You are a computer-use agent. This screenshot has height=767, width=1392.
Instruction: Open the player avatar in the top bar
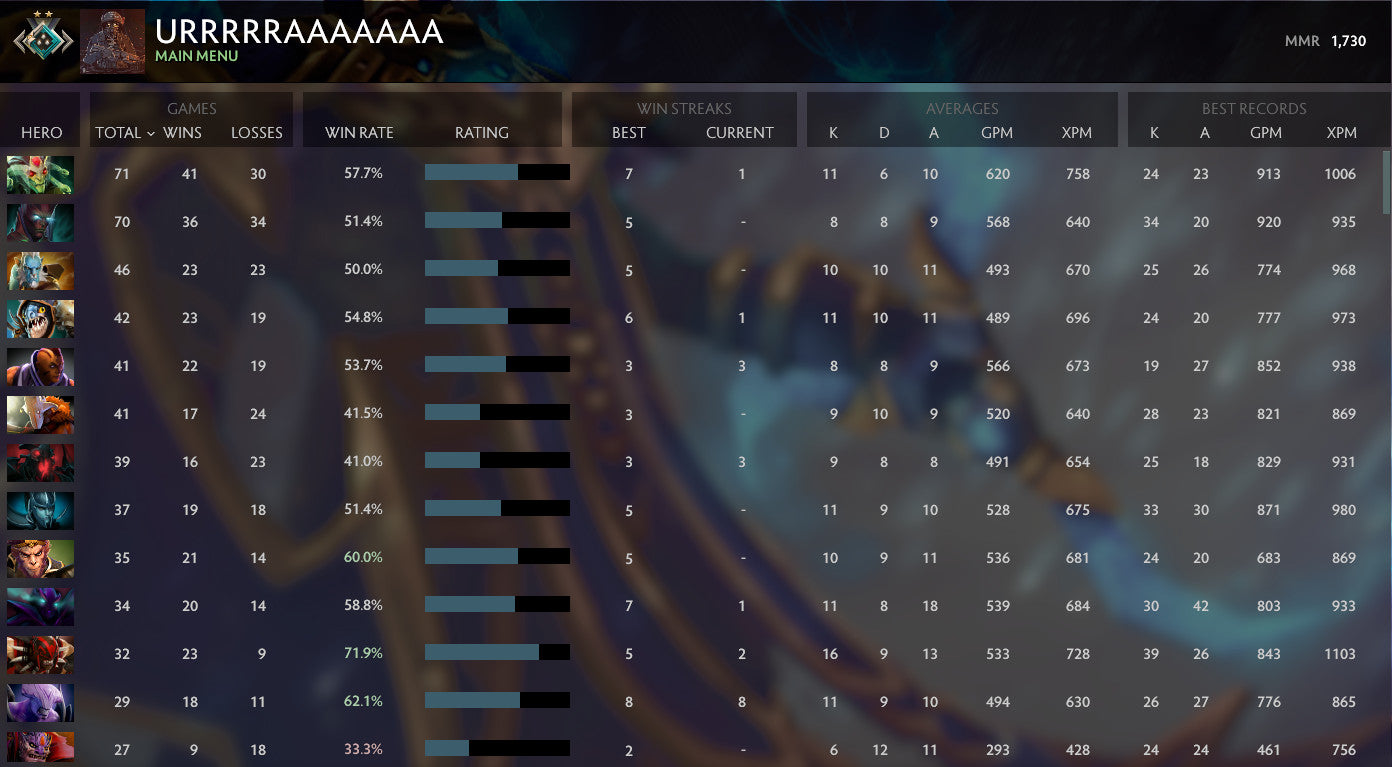(x=112, y=41)
